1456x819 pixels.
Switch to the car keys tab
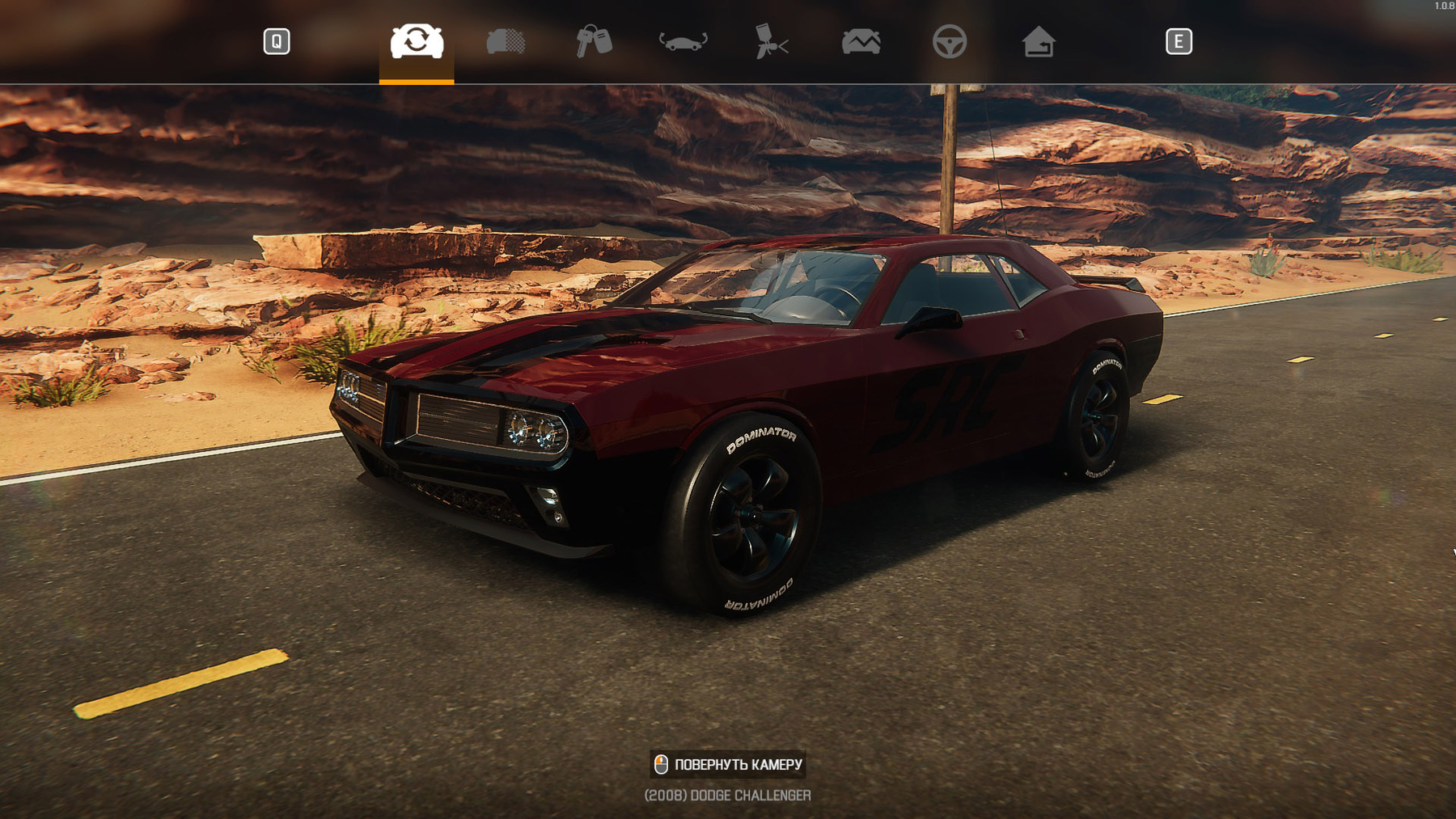point(594,41)
